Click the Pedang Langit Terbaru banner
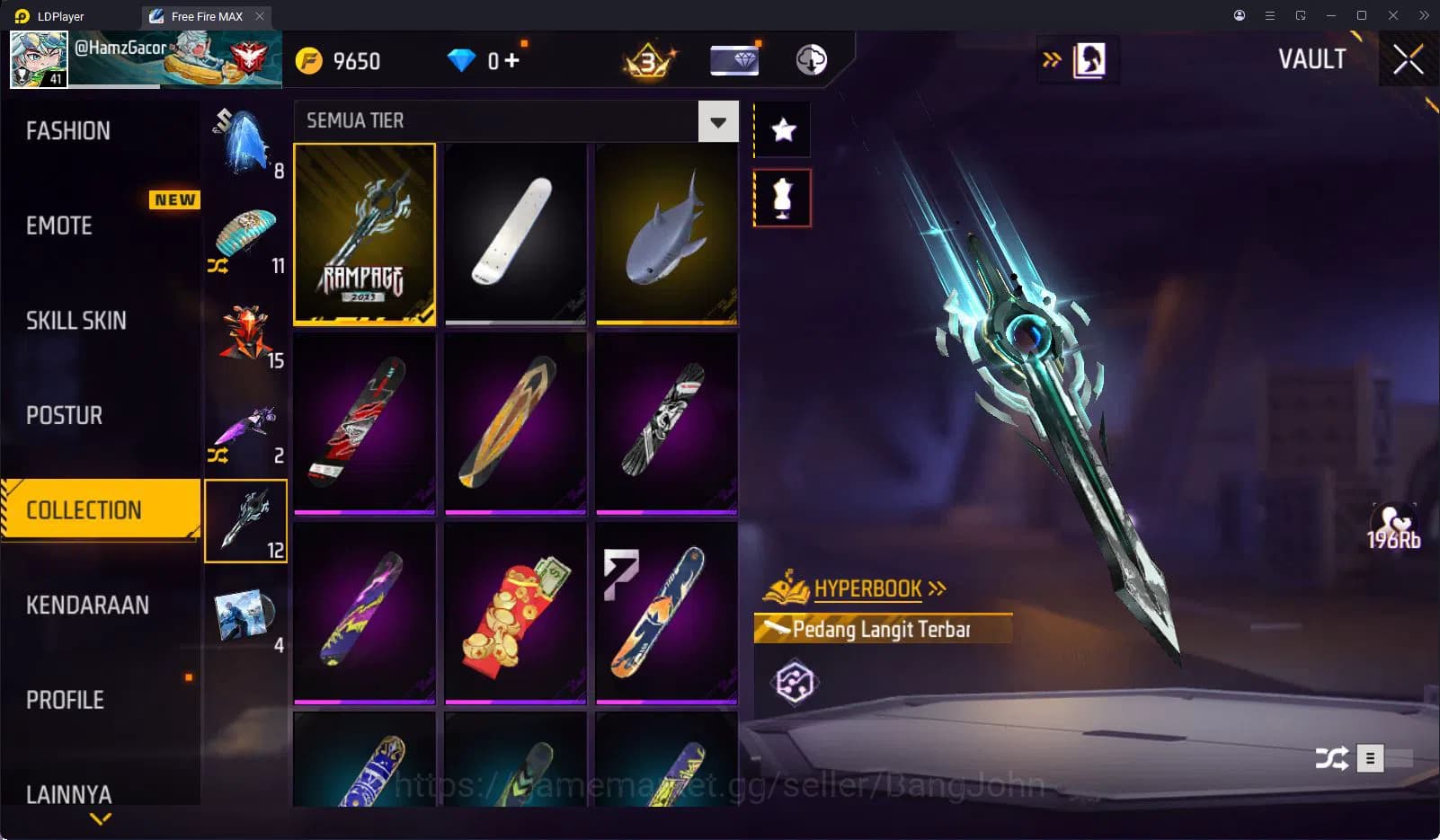 pyautogui.click(x=882, y=629)
